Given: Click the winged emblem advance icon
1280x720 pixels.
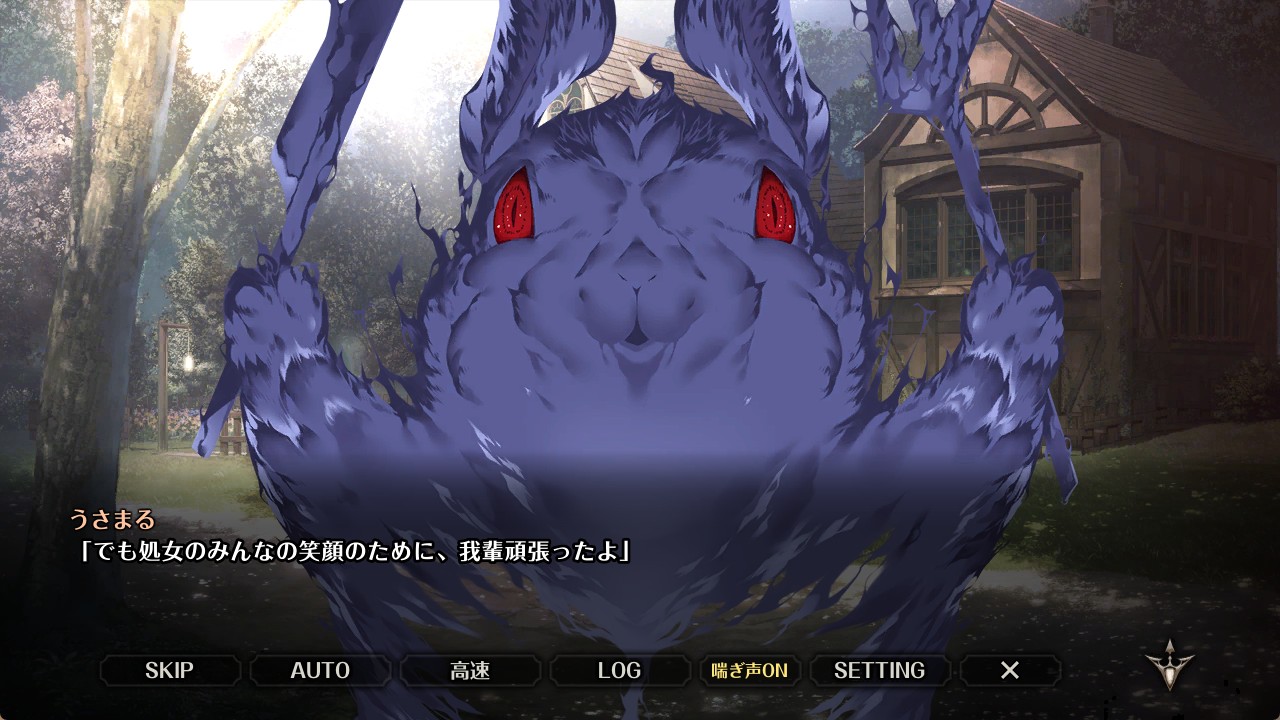Looking at the screenshot, I should tap(1169, 665).
